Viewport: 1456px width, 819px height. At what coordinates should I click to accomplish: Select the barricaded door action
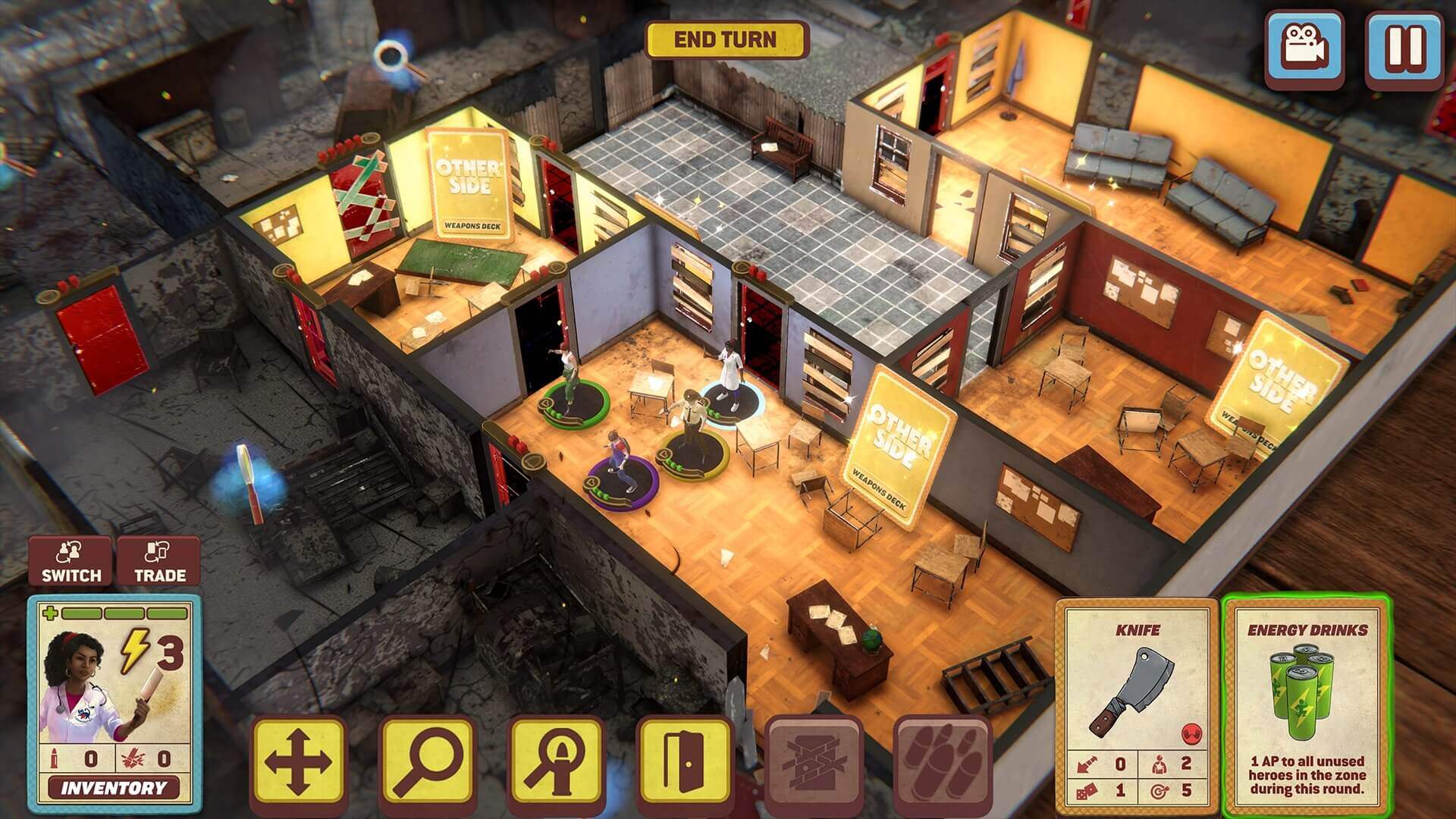814,764
